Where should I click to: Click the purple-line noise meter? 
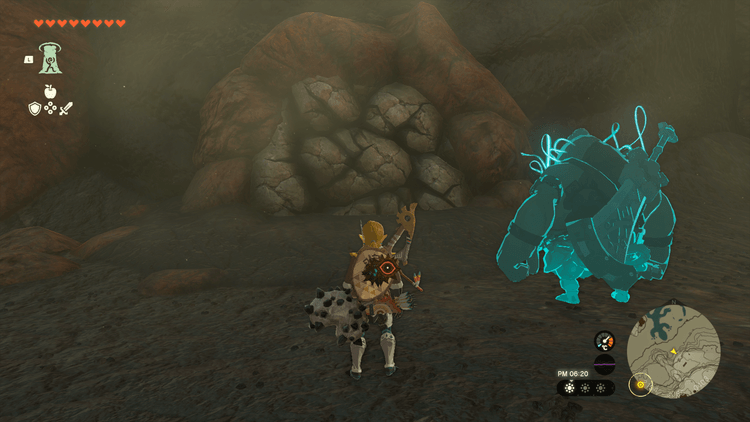click(x=604, y=363)
